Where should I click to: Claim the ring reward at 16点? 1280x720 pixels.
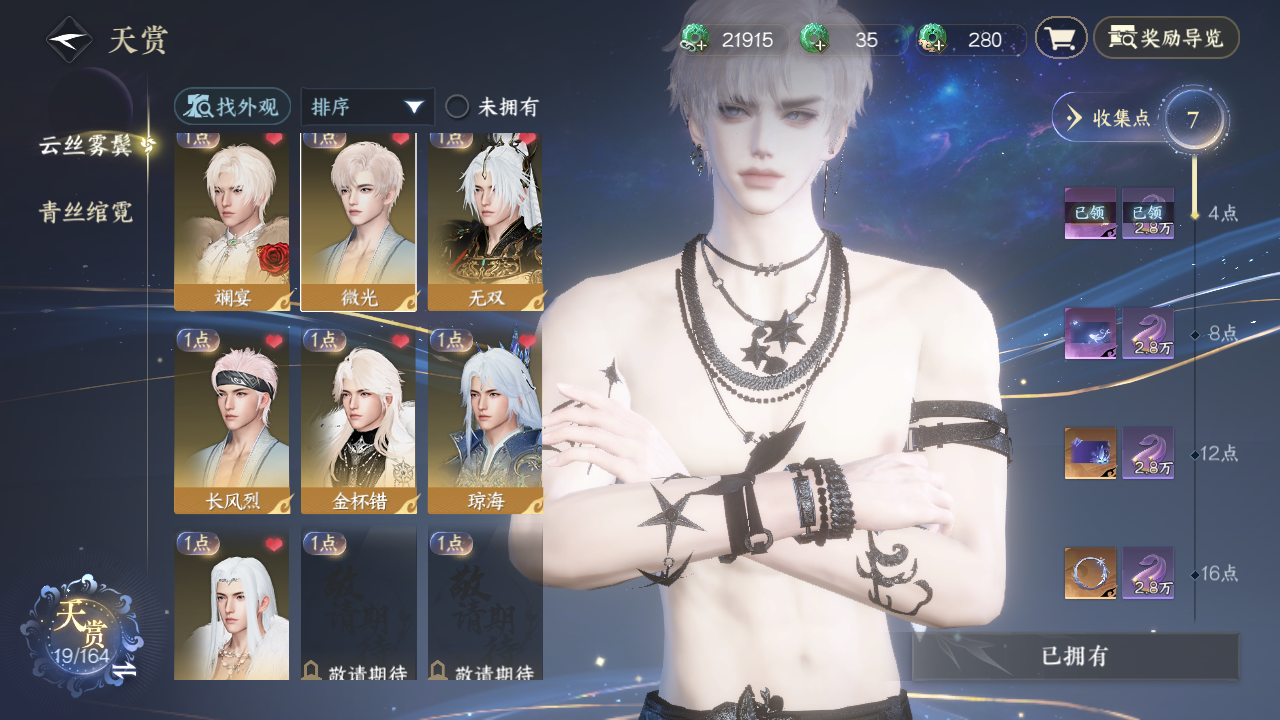1090,573
